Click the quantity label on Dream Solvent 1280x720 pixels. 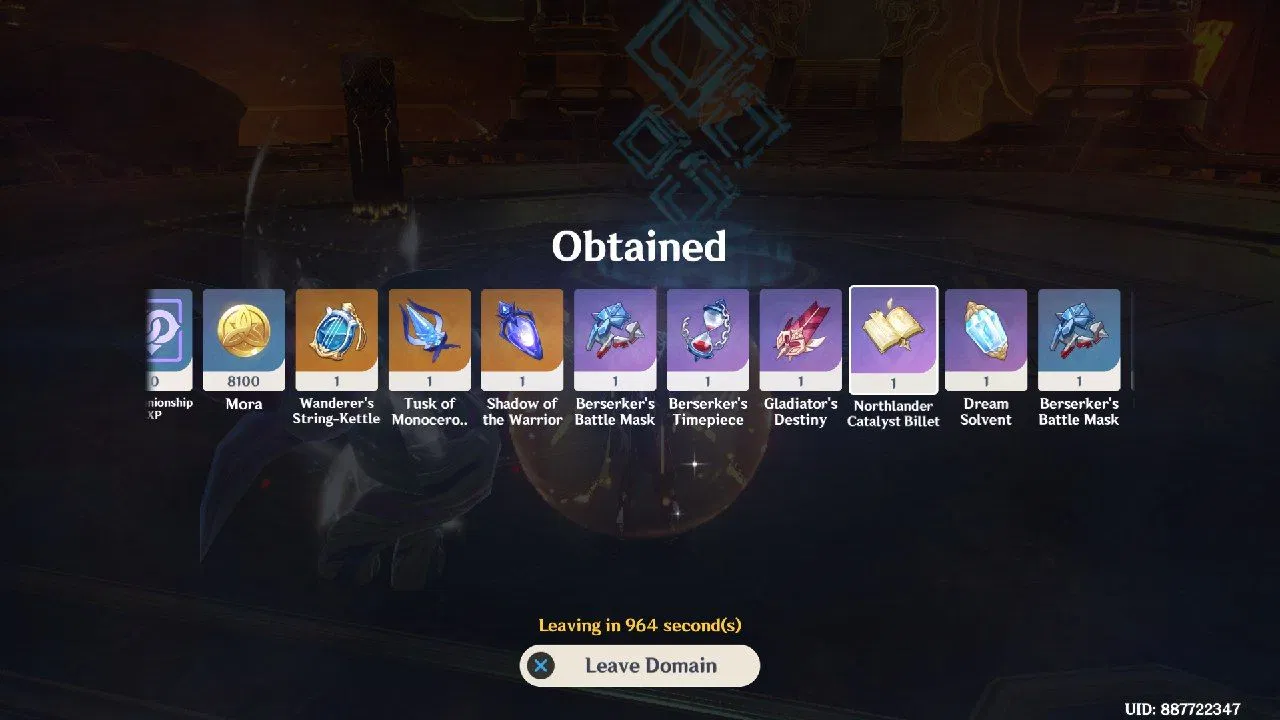986,381
